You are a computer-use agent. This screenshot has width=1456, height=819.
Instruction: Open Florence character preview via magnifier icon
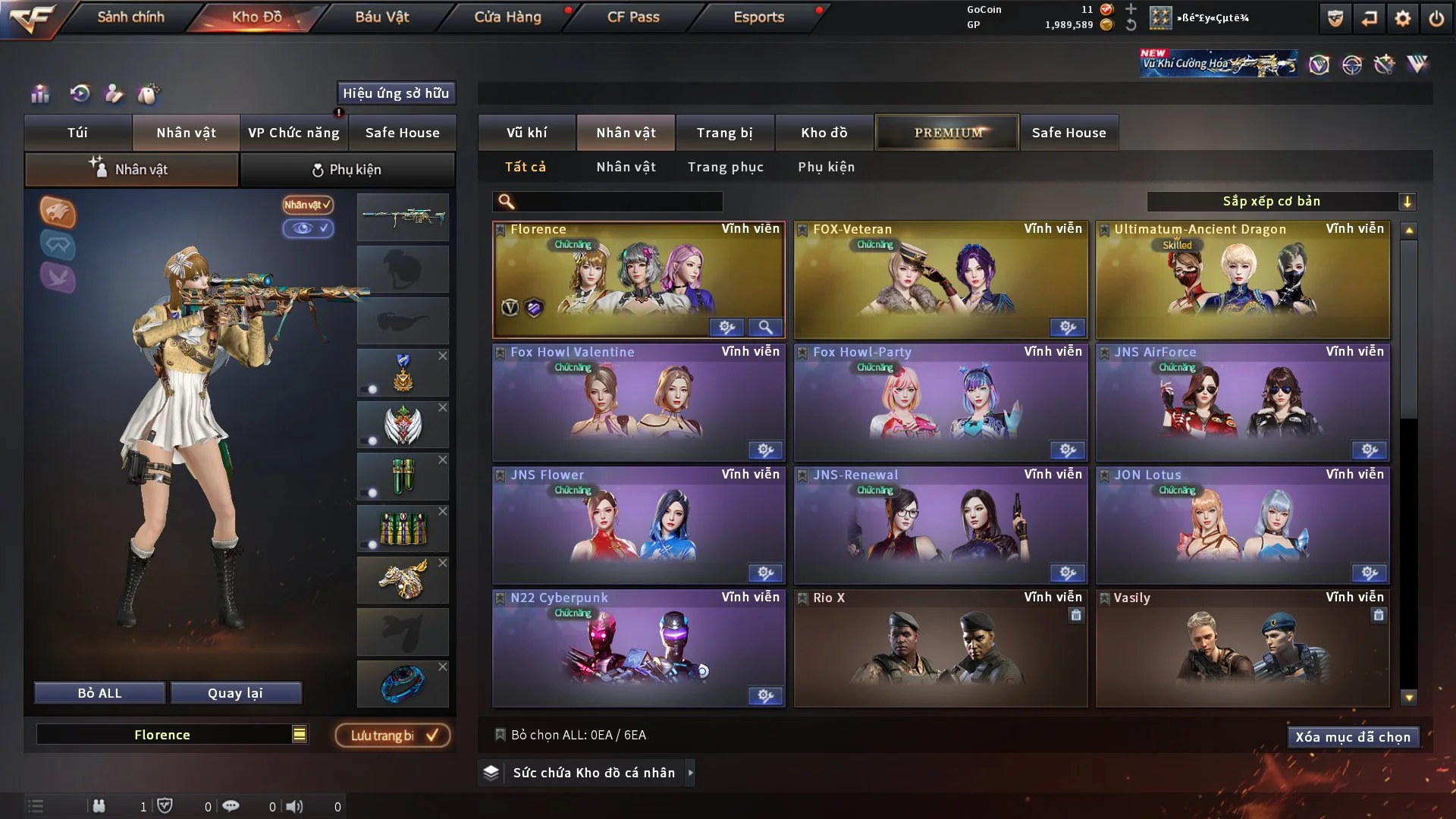[x=766, y=327]
